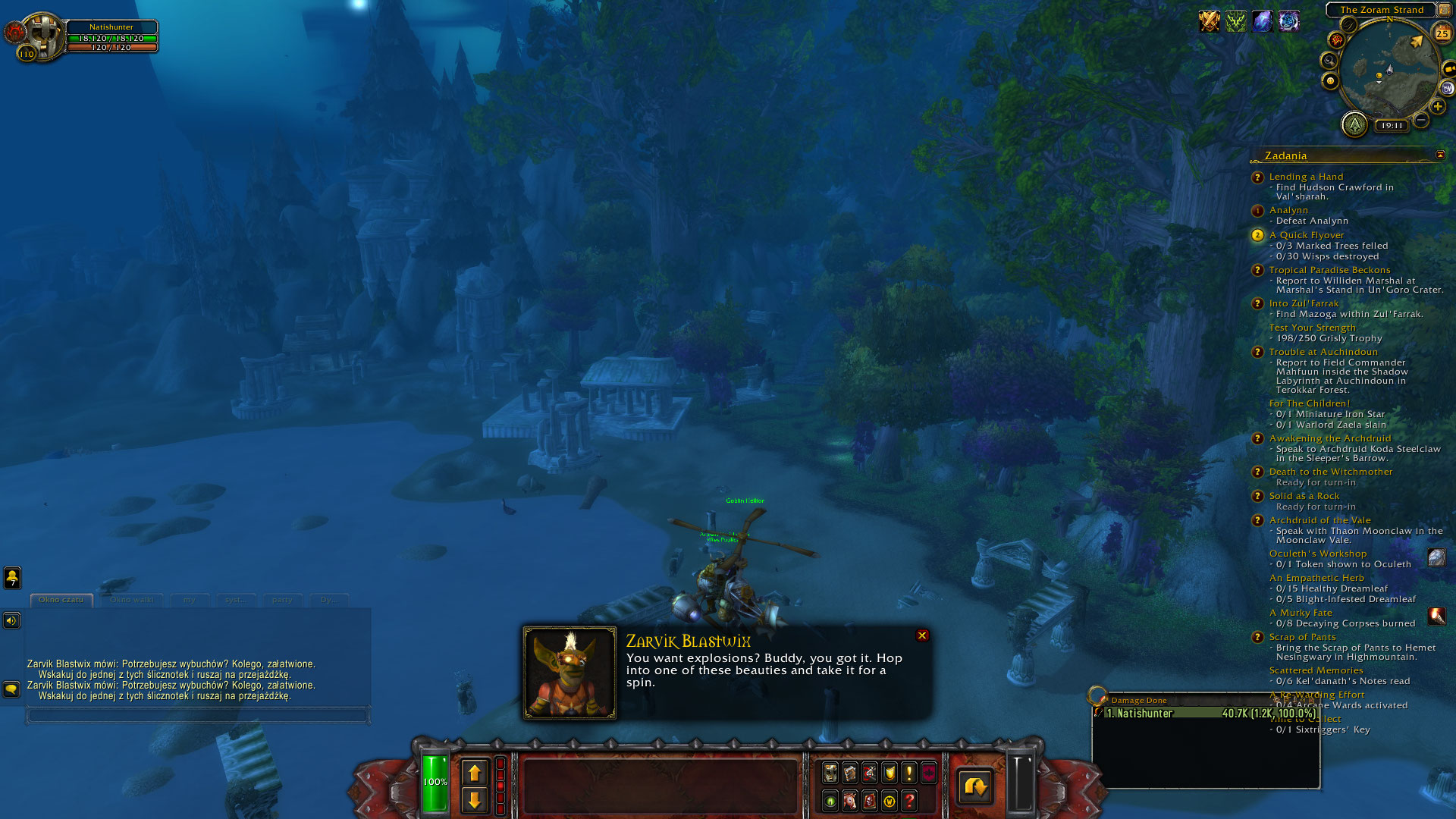Open the calendar showing day 25
This screenshot has width=1456, height=819.
tap(1442, 33)
